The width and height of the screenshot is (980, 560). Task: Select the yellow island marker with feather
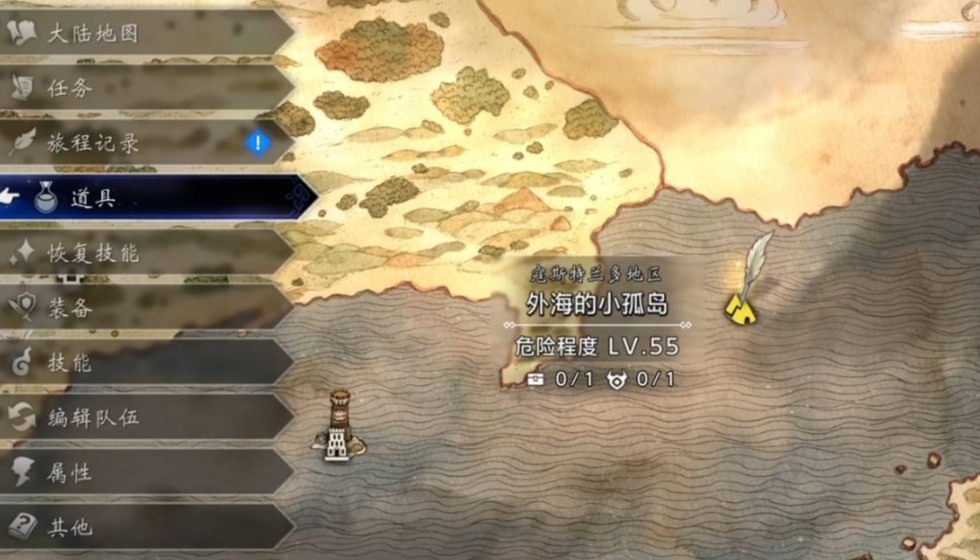741,308
